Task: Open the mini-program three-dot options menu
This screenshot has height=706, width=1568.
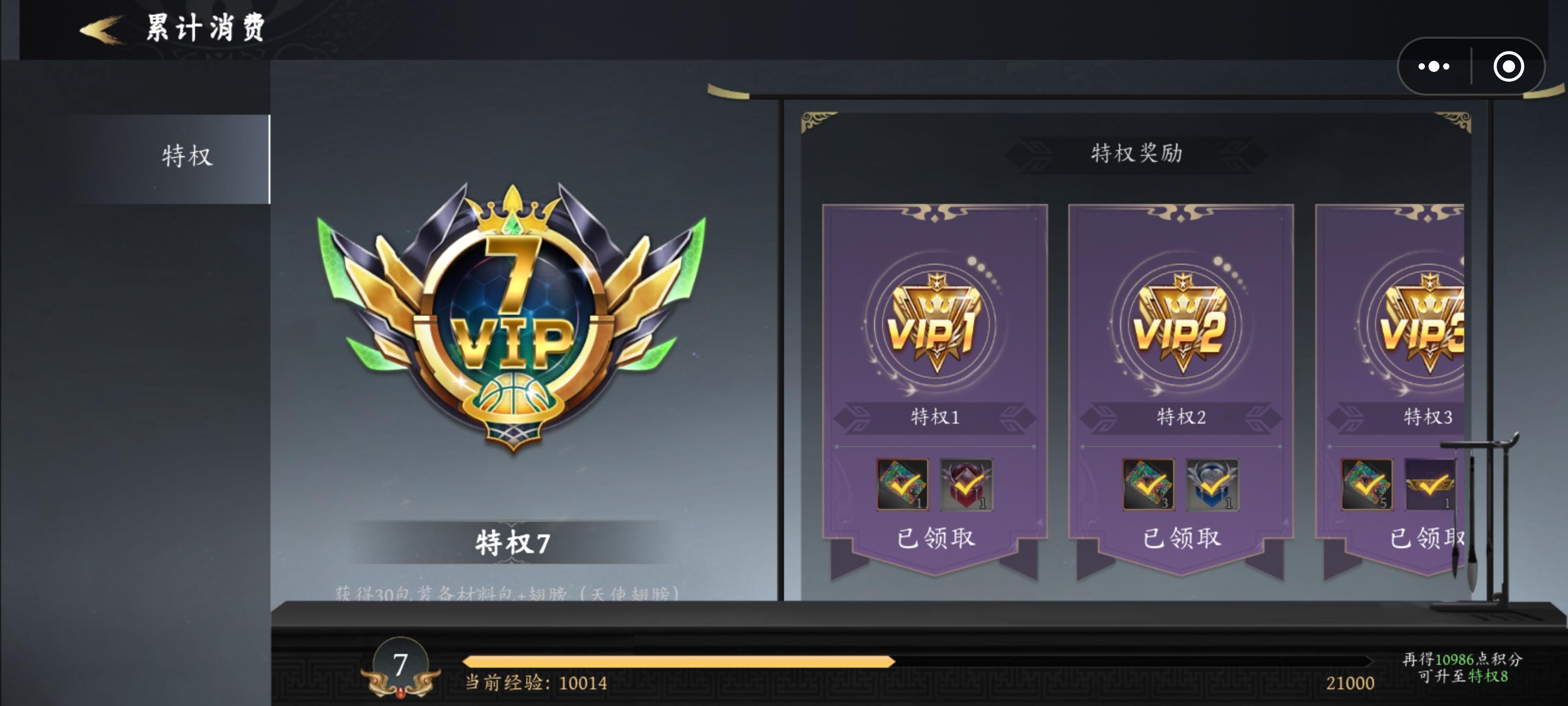Action: pyautogui.click(x=1434, y=67)
